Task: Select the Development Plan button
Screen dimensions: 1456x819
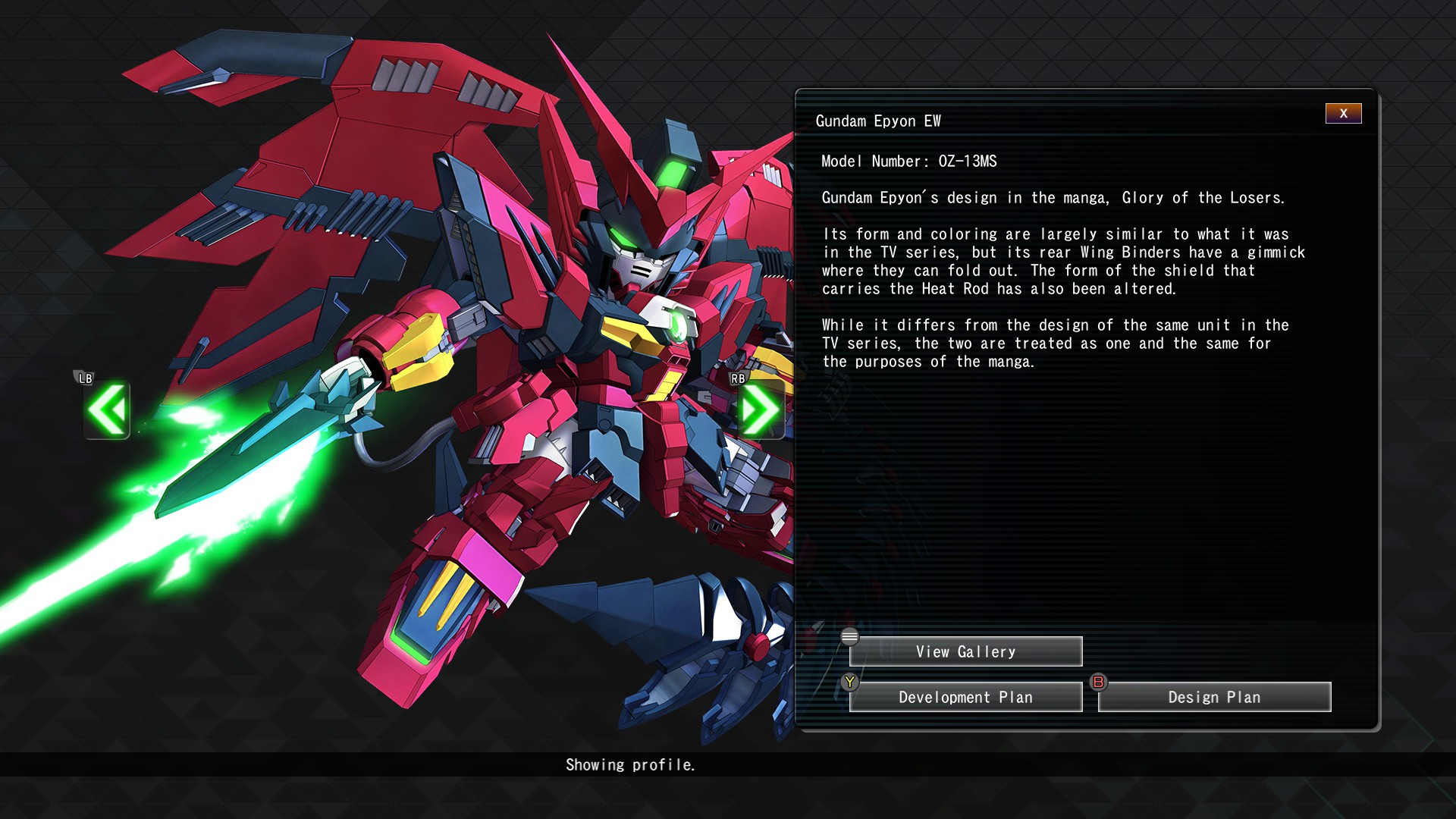Action: (x=965, y=697)
